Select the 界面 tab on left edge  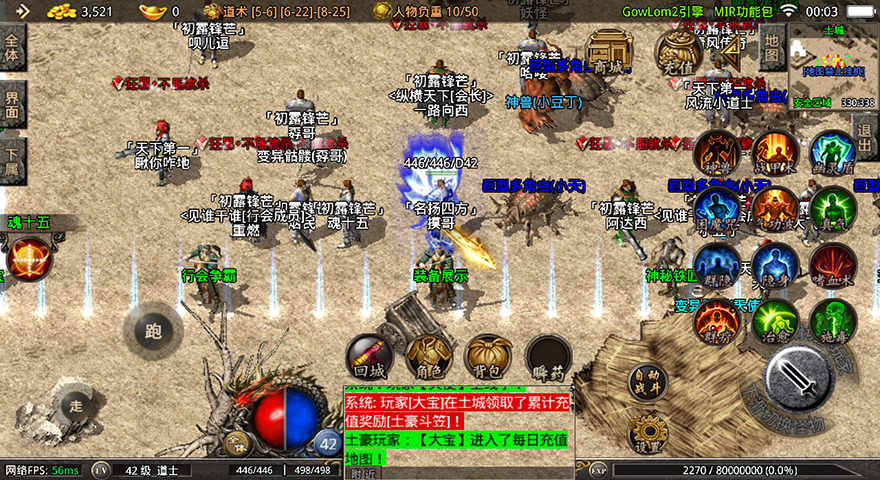pyautogui.click(x=12, y=105)
